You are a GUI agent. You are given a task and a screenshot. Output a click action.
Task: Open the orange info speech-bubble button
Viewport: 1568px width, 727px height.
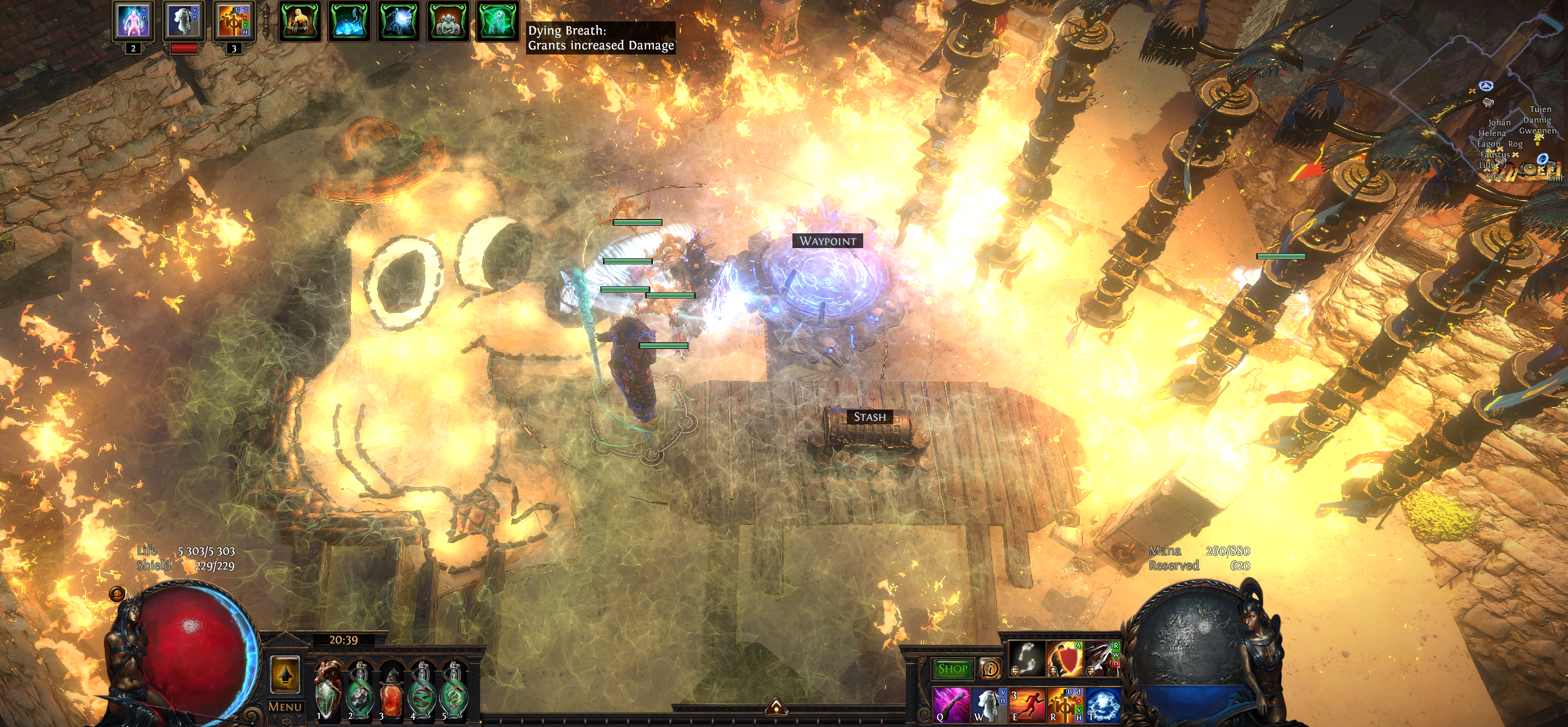pyautogui.click(x=991, y=669)
